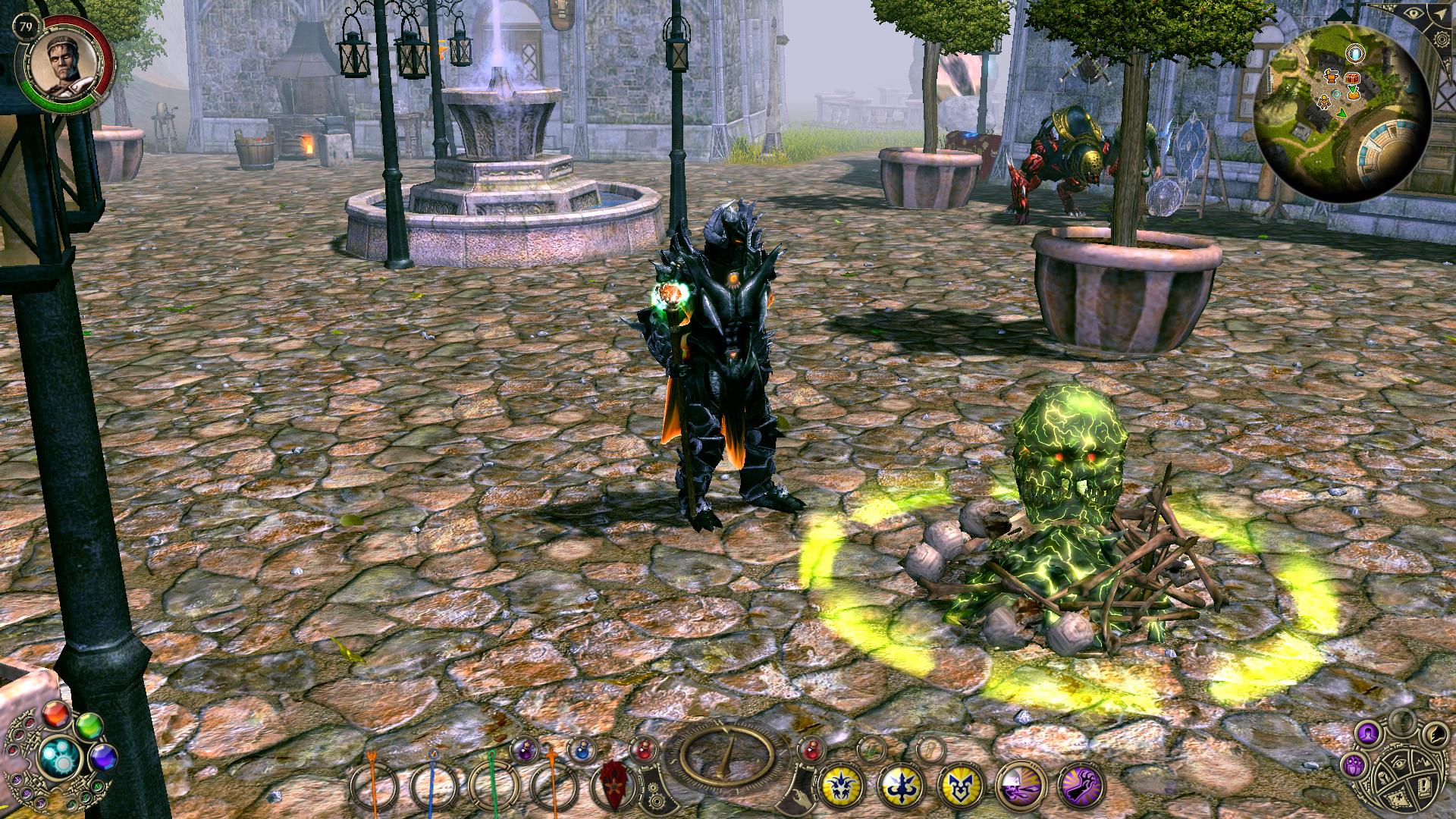Select the red shield weapon slot
1456x819 pixels.
[x=613, y=786]
